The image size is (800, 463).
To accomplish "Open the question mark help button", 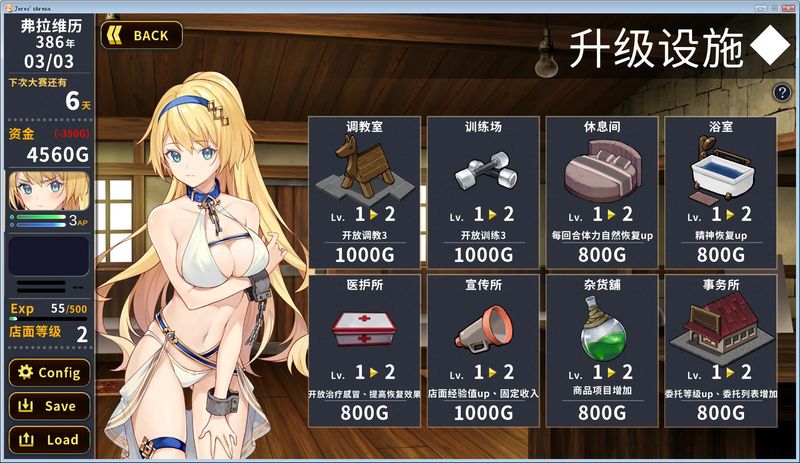I will [782, 93].
